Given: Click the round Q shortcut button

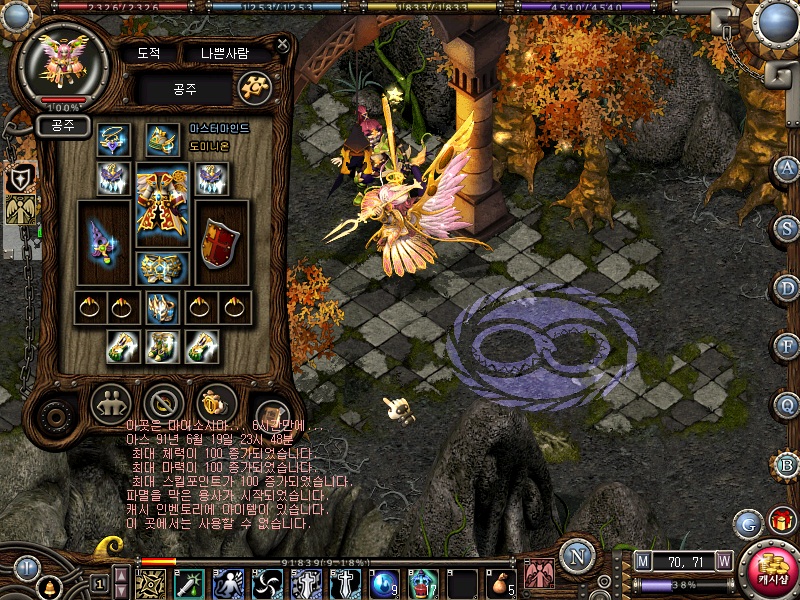Looking at the screenshot, I should pos(786,405).
